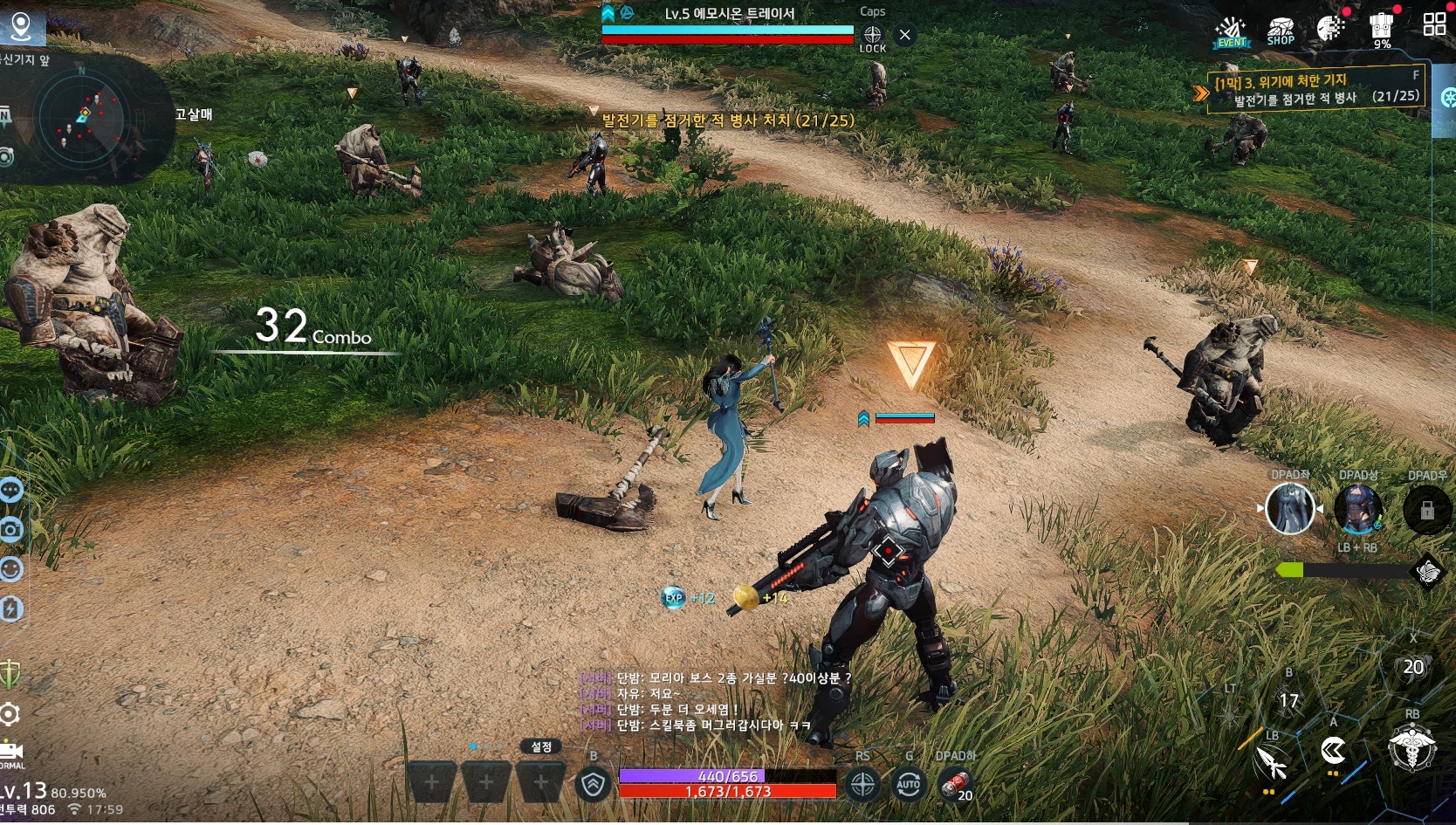The width and height of the screenshot is (1456, 825).
Task: Close the enemy target with the X button
Action: tap(905, 35)
